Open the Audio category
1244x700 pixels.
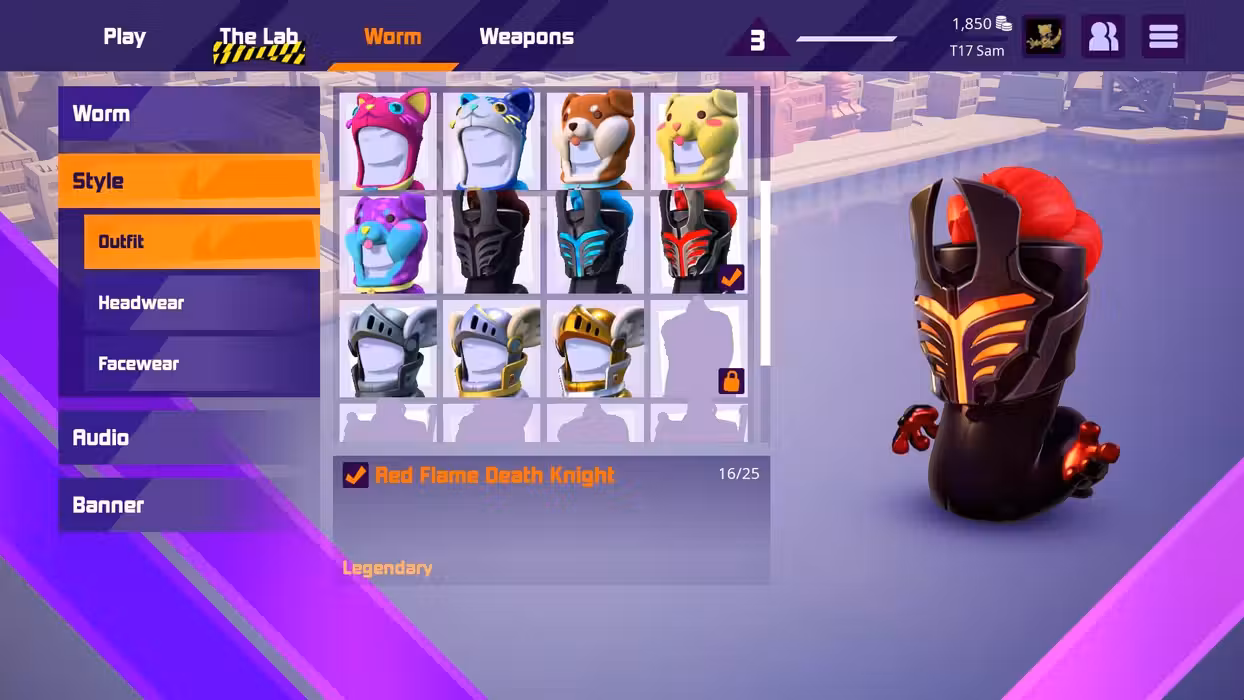(x=188, y=438)
